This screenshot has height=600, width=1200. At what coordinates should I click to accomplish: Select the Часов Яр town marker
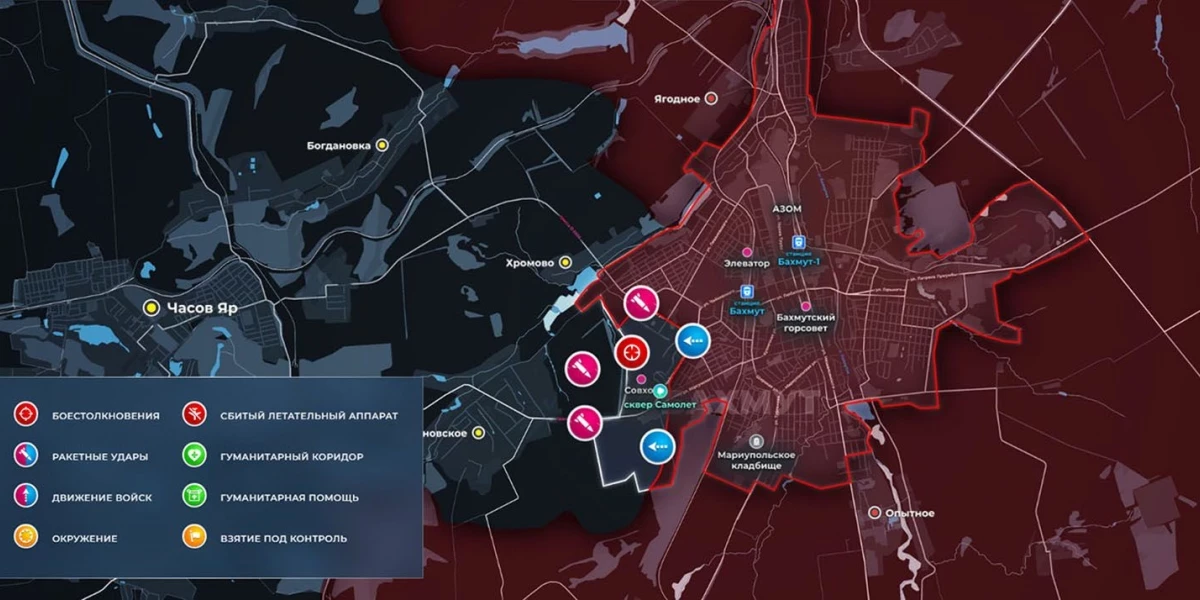[x=152, y=308]
